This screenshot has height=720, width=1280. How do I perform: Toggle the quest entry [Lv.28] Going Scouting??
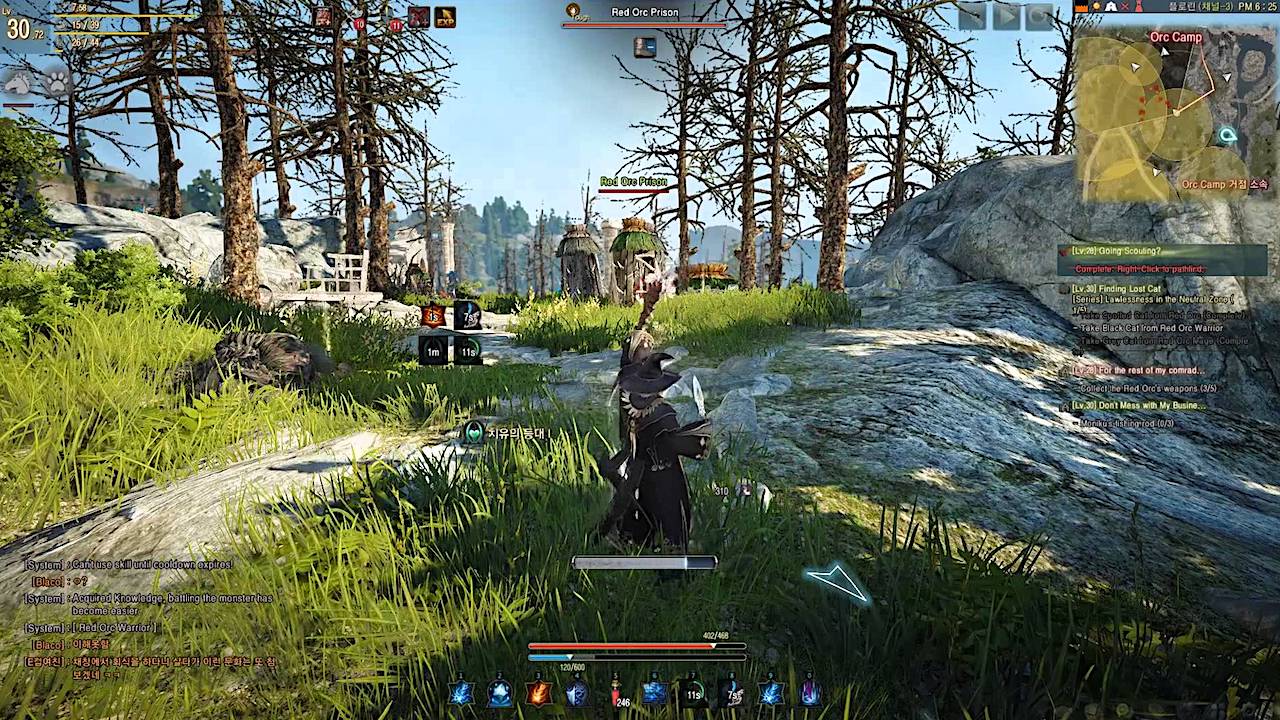tap(1115, 251)
